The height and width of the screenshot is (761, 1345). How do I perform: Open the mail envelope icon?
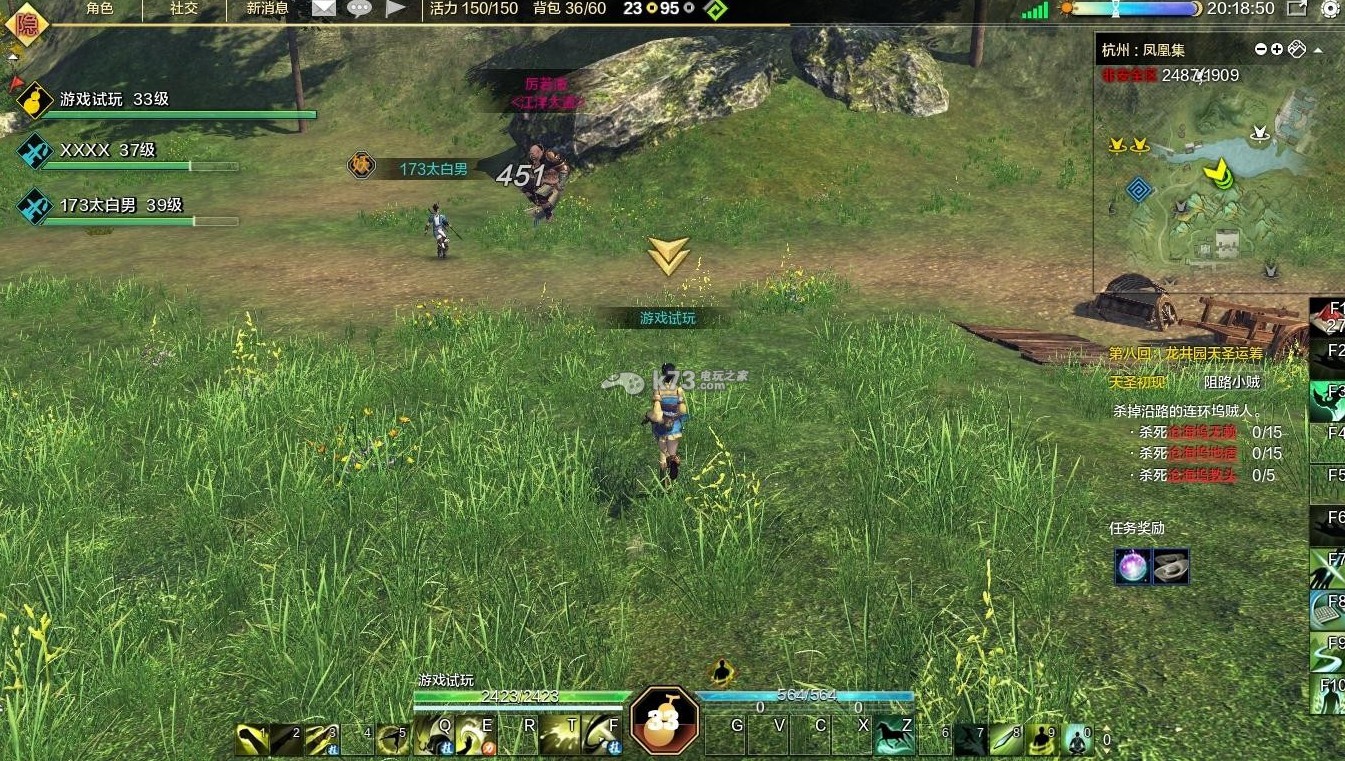[323, 9]
